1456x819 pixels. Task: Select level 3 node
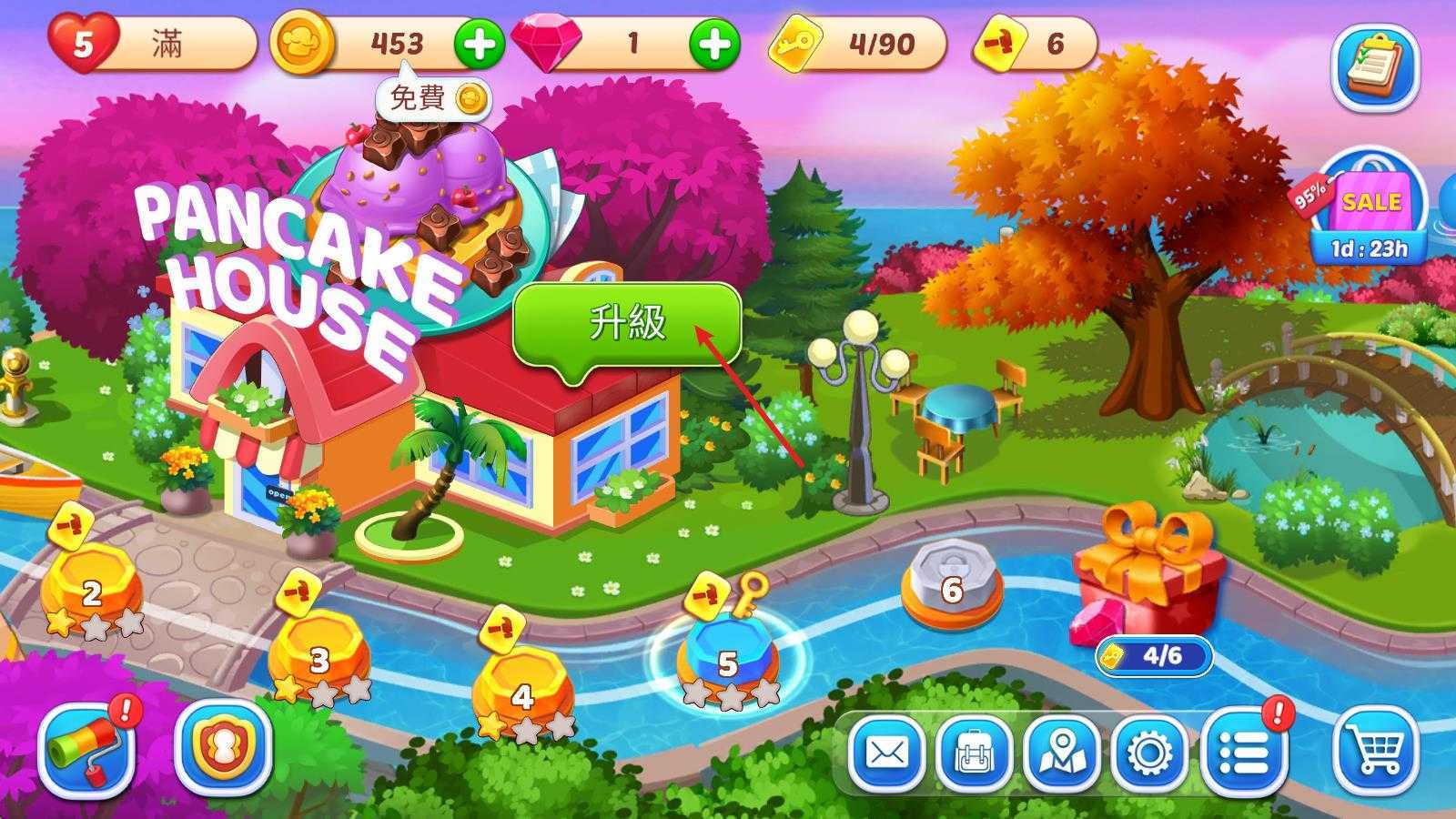pyautogui.click(x=318, y=657)
